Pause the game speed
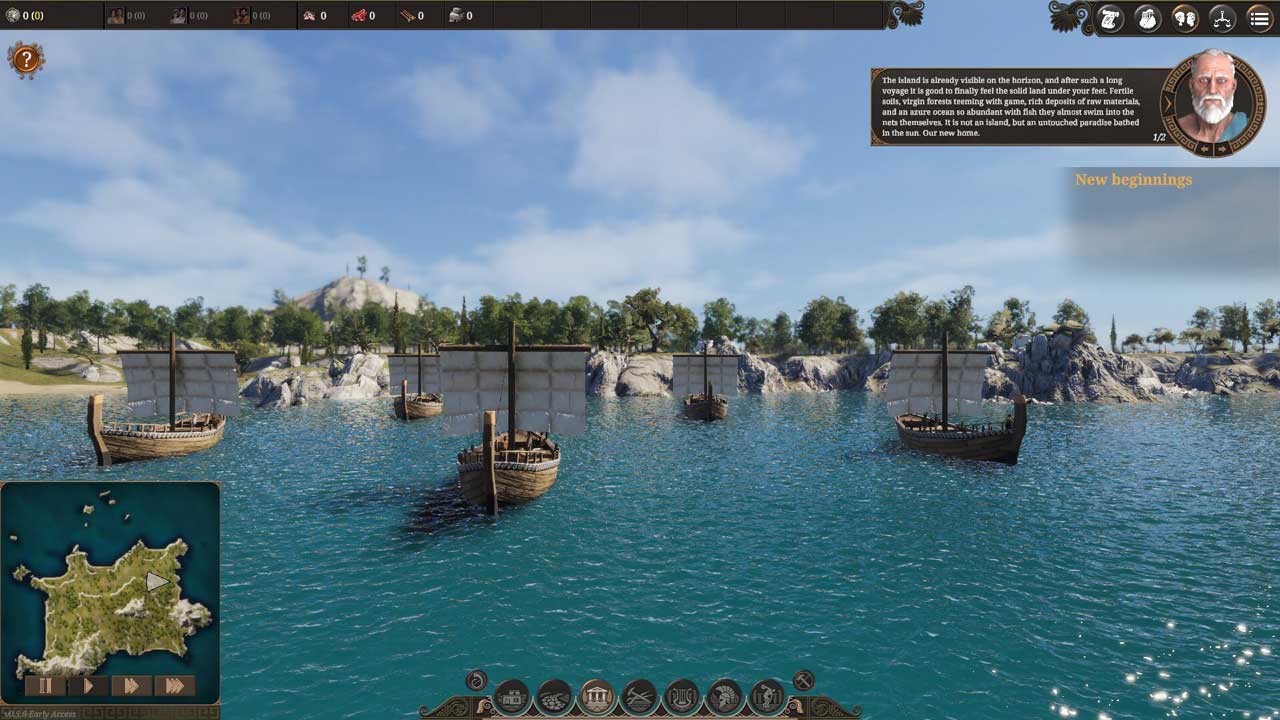Screen dimensions: 1280x720 [x=45, y=686]
